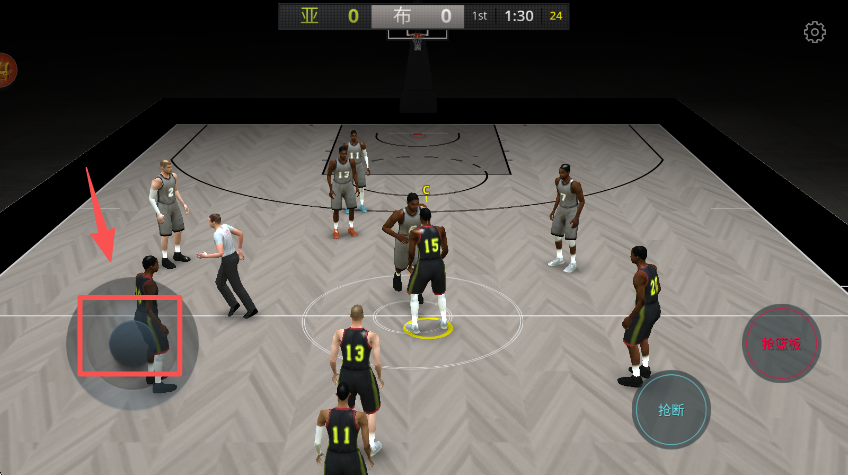
Task: Click the virtual joystick pad
Action: (132, 343)
